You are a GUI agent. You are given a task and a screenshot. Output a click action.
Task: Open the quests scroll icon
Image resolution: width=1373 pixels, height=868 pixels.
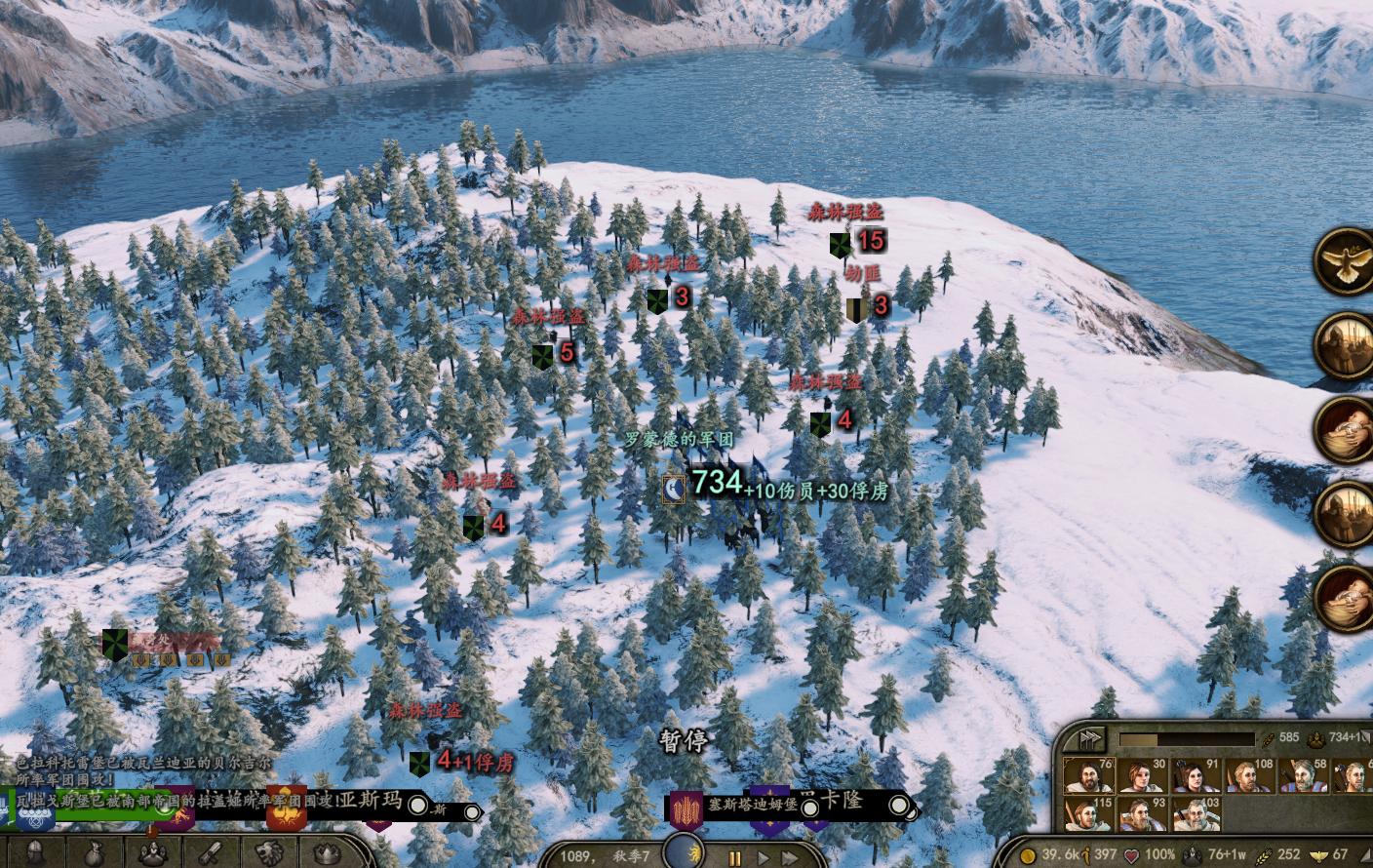tap(213, 852)
